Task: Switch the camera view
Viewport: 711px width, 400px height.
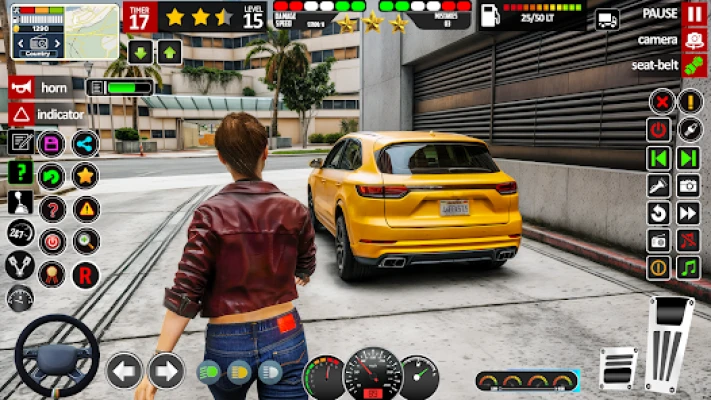Action: (694, 40)
